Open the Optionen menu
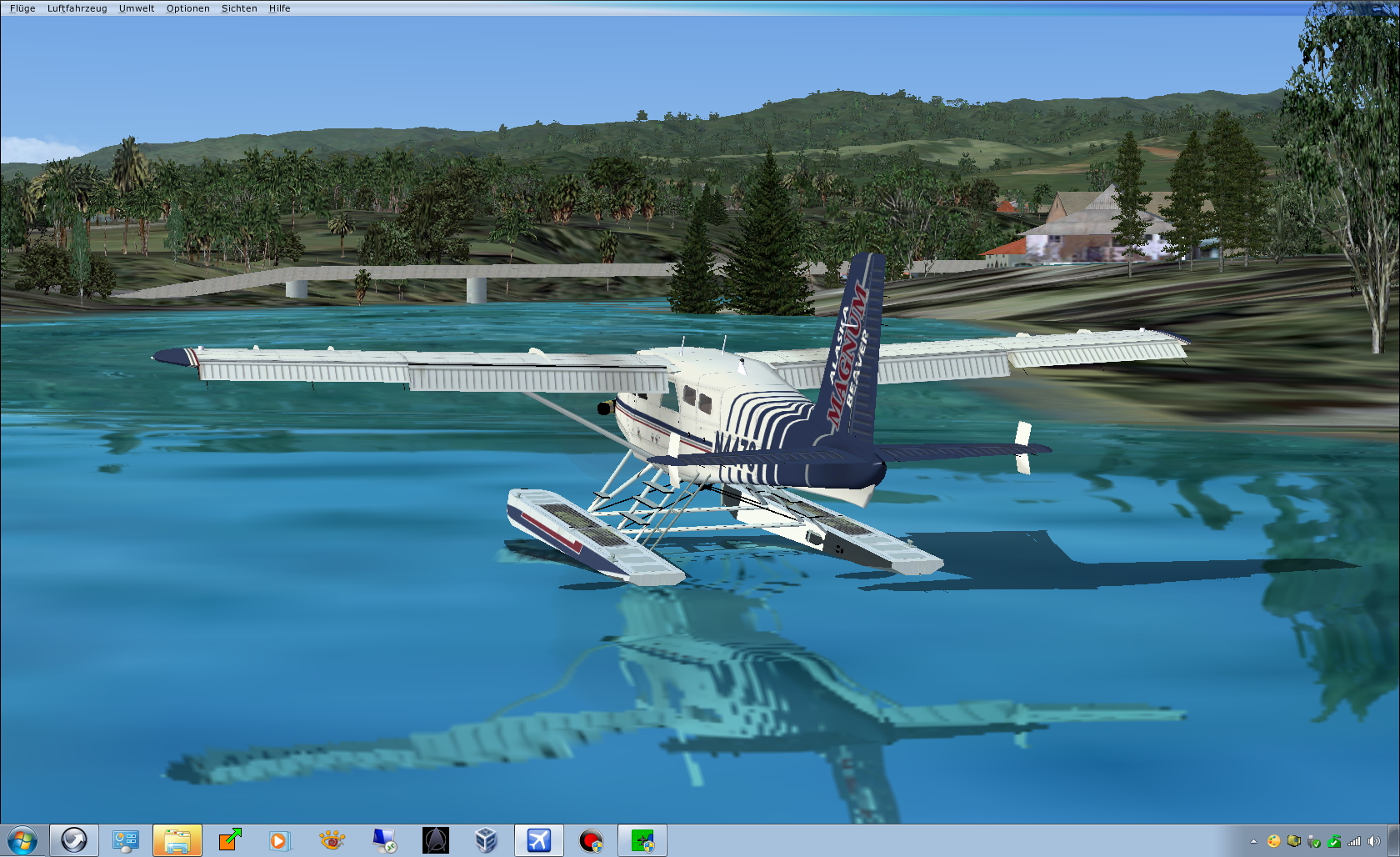This screenshot has width=1400, height=857. (187, 8)
